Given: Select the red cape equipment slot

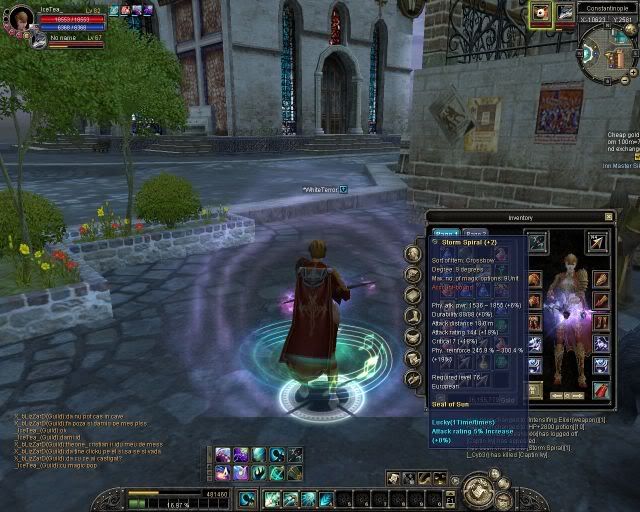Looking at the screenshot, I should [x=600, y=390].
